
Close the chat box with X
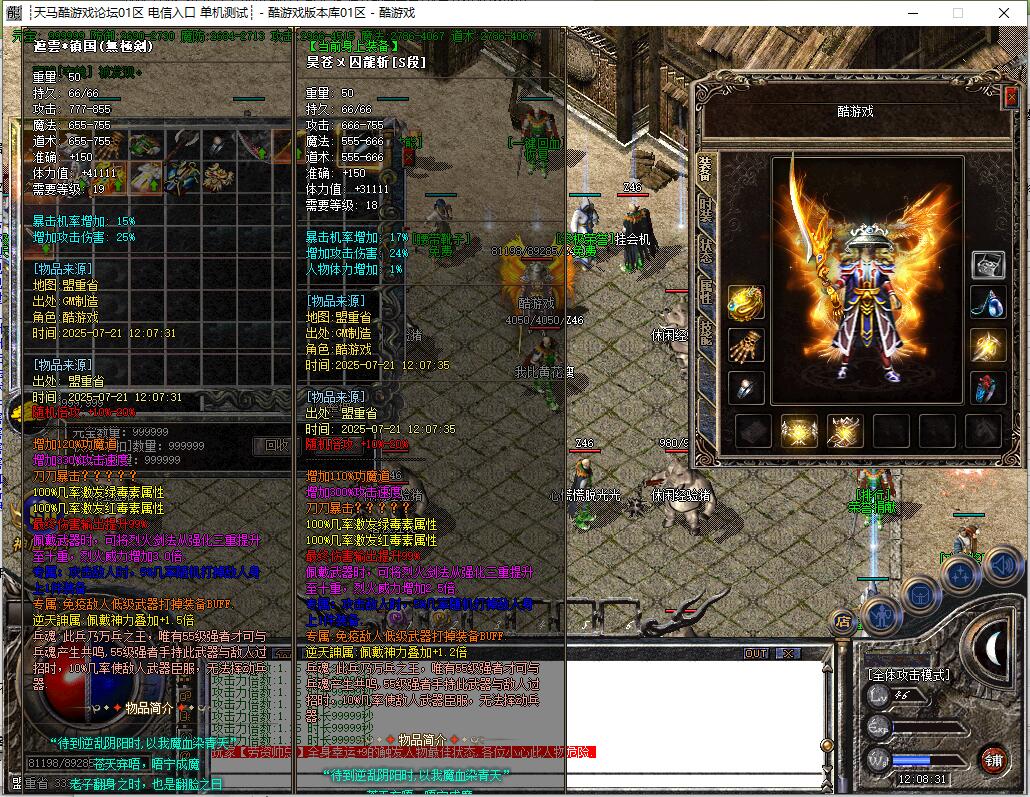(788, 653)
